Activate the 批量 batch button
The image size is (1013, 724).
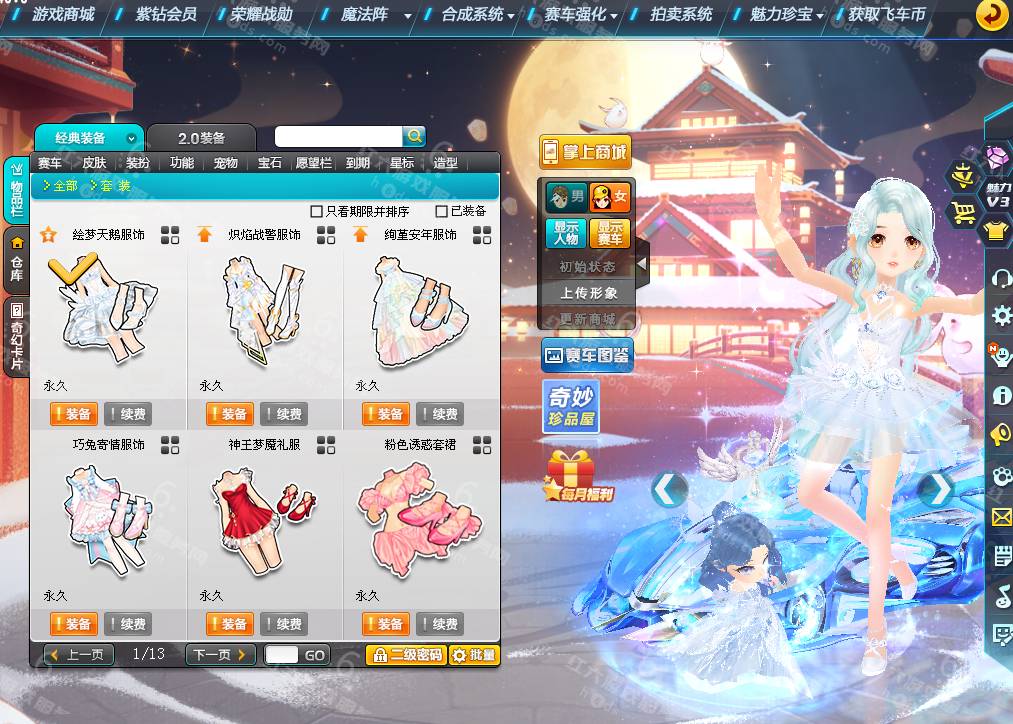pyautogui.click(x=474, y=655)
